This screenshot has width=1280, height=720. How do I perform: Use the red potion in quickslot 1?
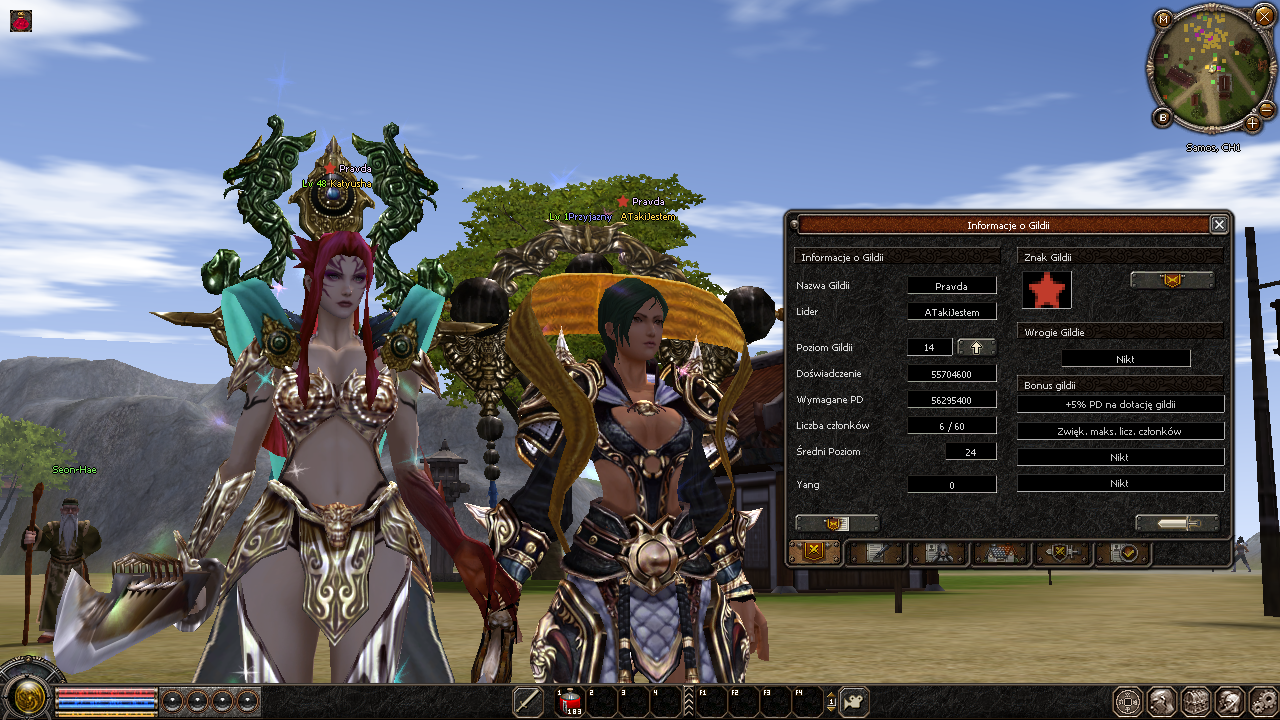pos(570,703)
